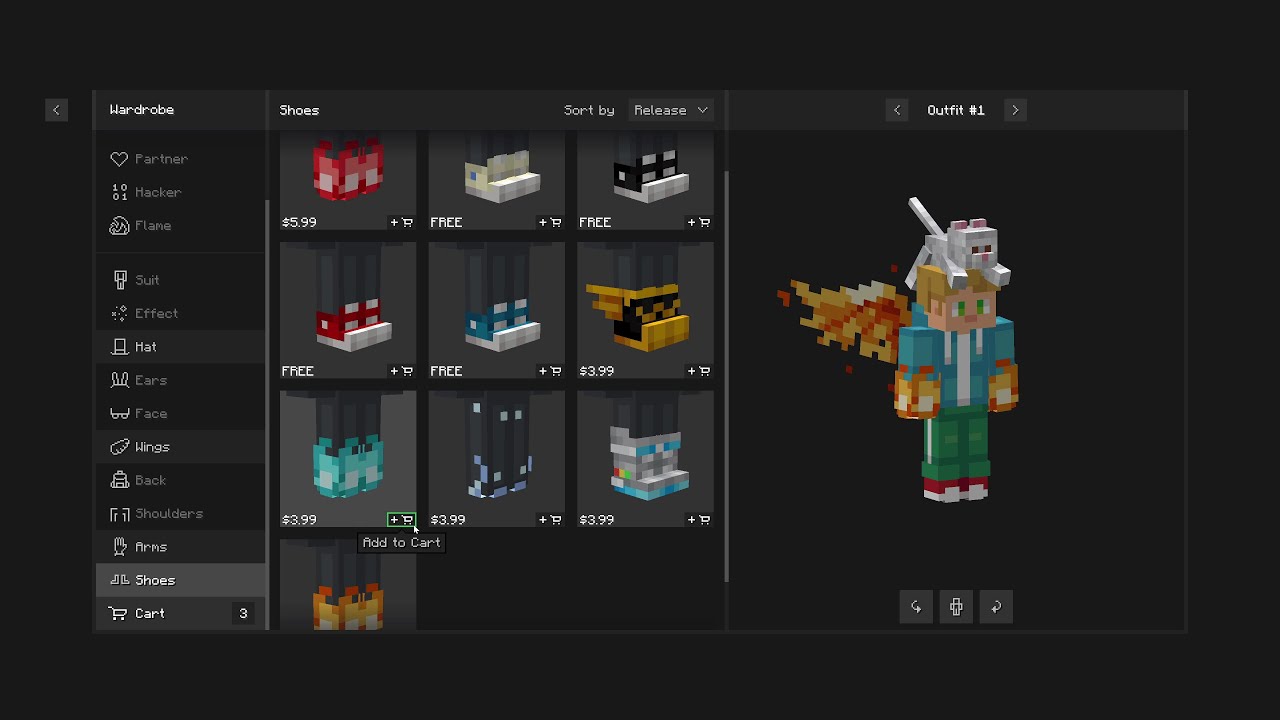Go to previous outfit with left chevron
The image size is (1280, 720).
pos(897,110)
